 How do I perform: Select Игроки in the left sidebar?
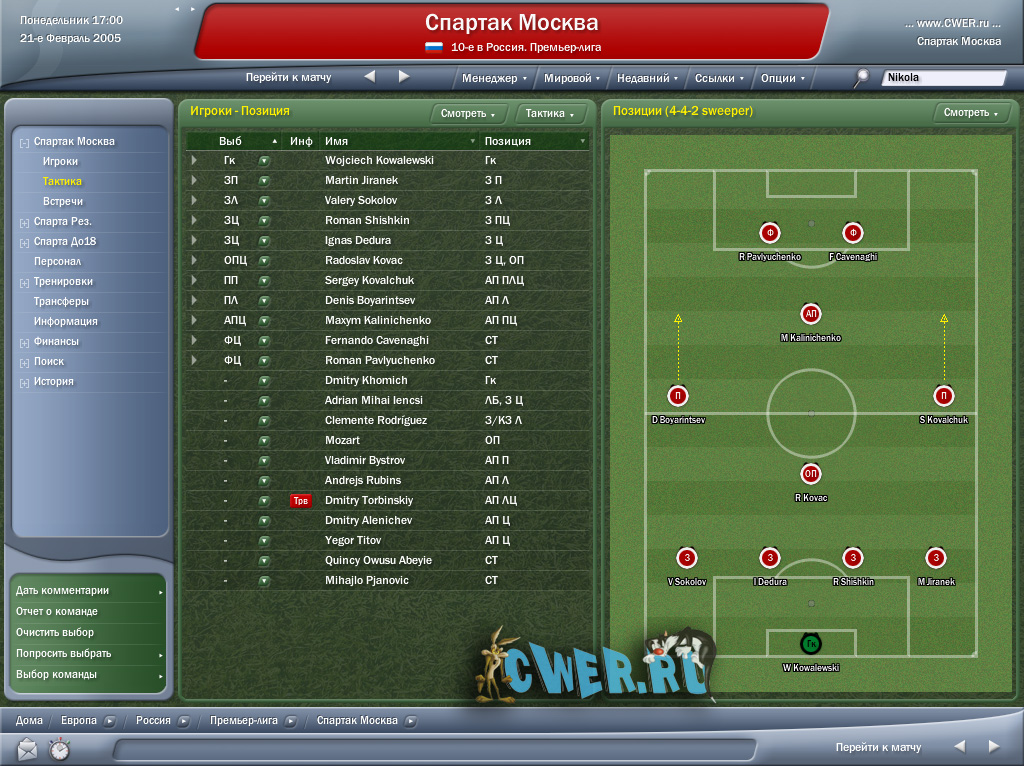click(60, 161)
